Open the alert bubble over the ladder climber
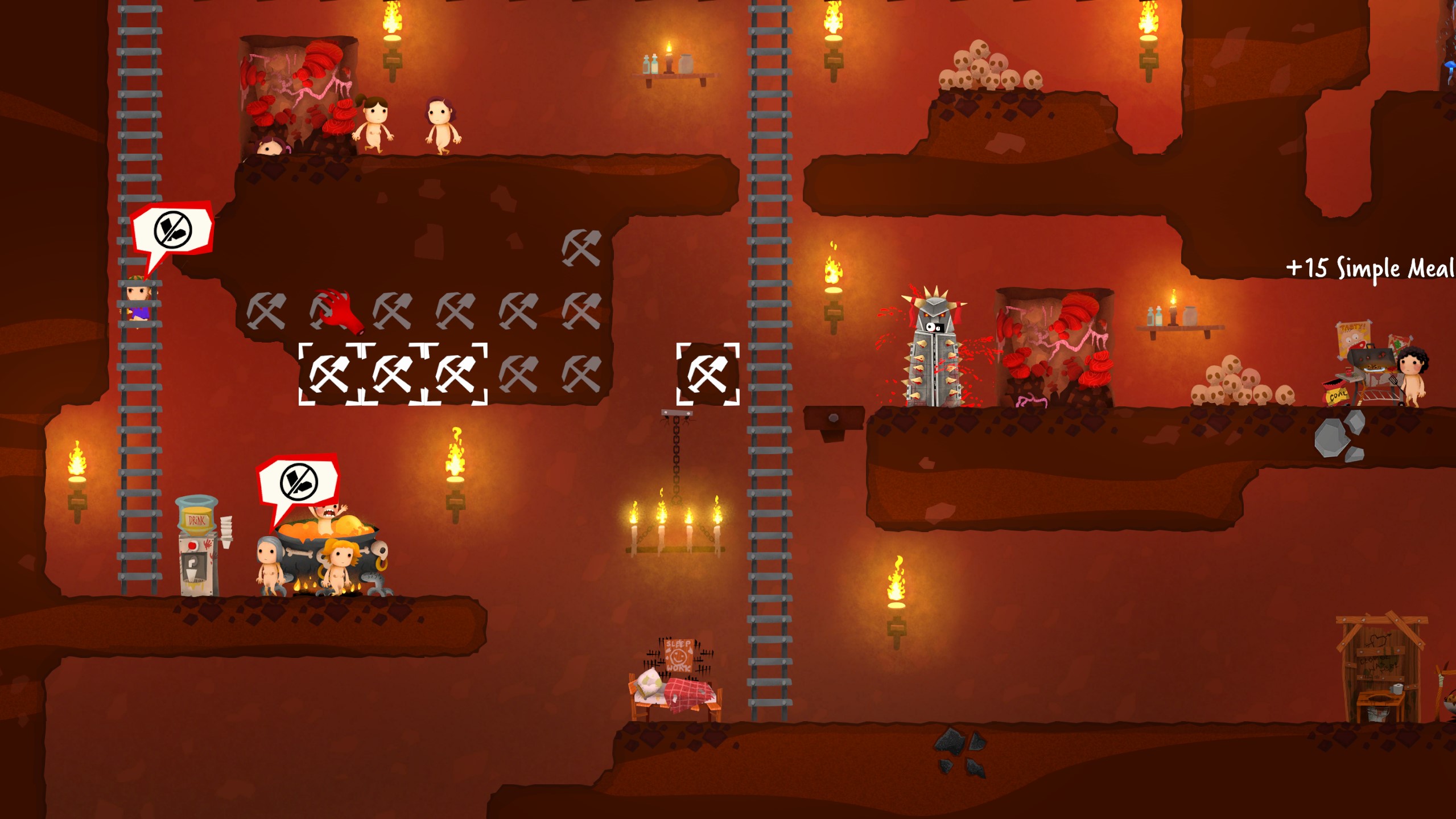This screenshot has height=819, width=1456. (x=172, y=229)
